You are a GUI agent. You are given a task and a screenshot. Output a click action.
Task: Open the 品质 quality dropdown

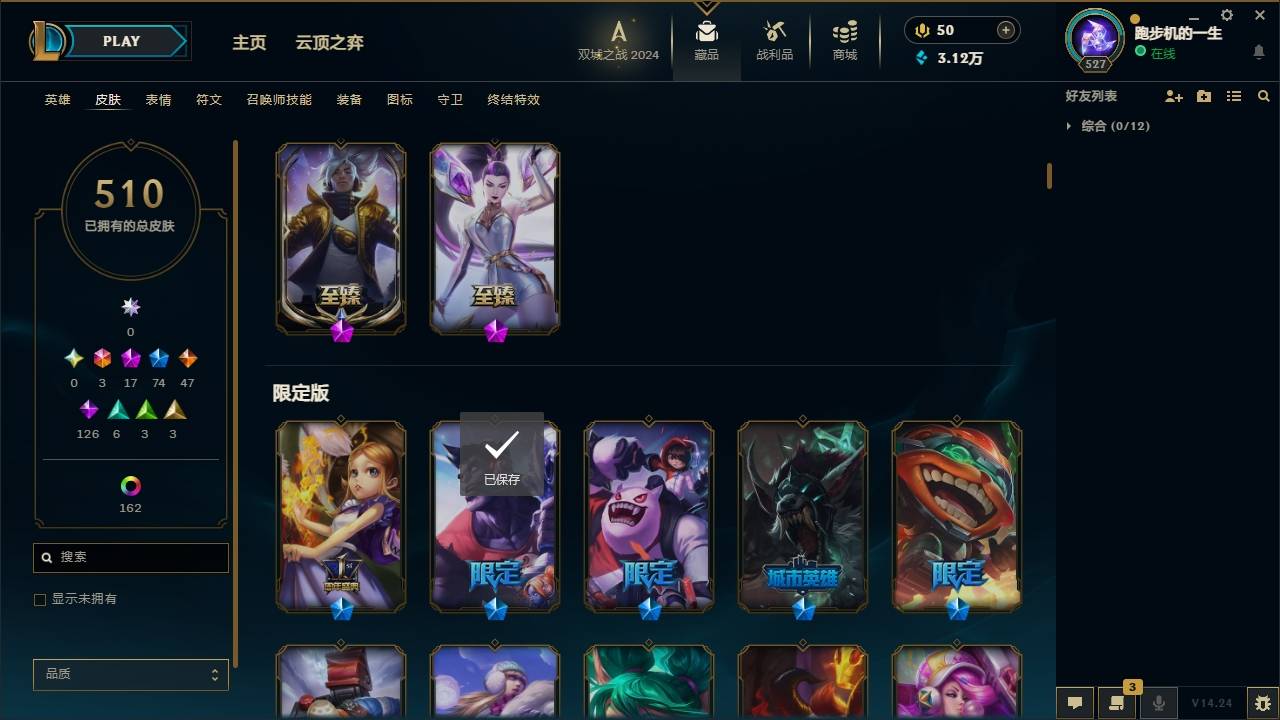pos(130,674)
